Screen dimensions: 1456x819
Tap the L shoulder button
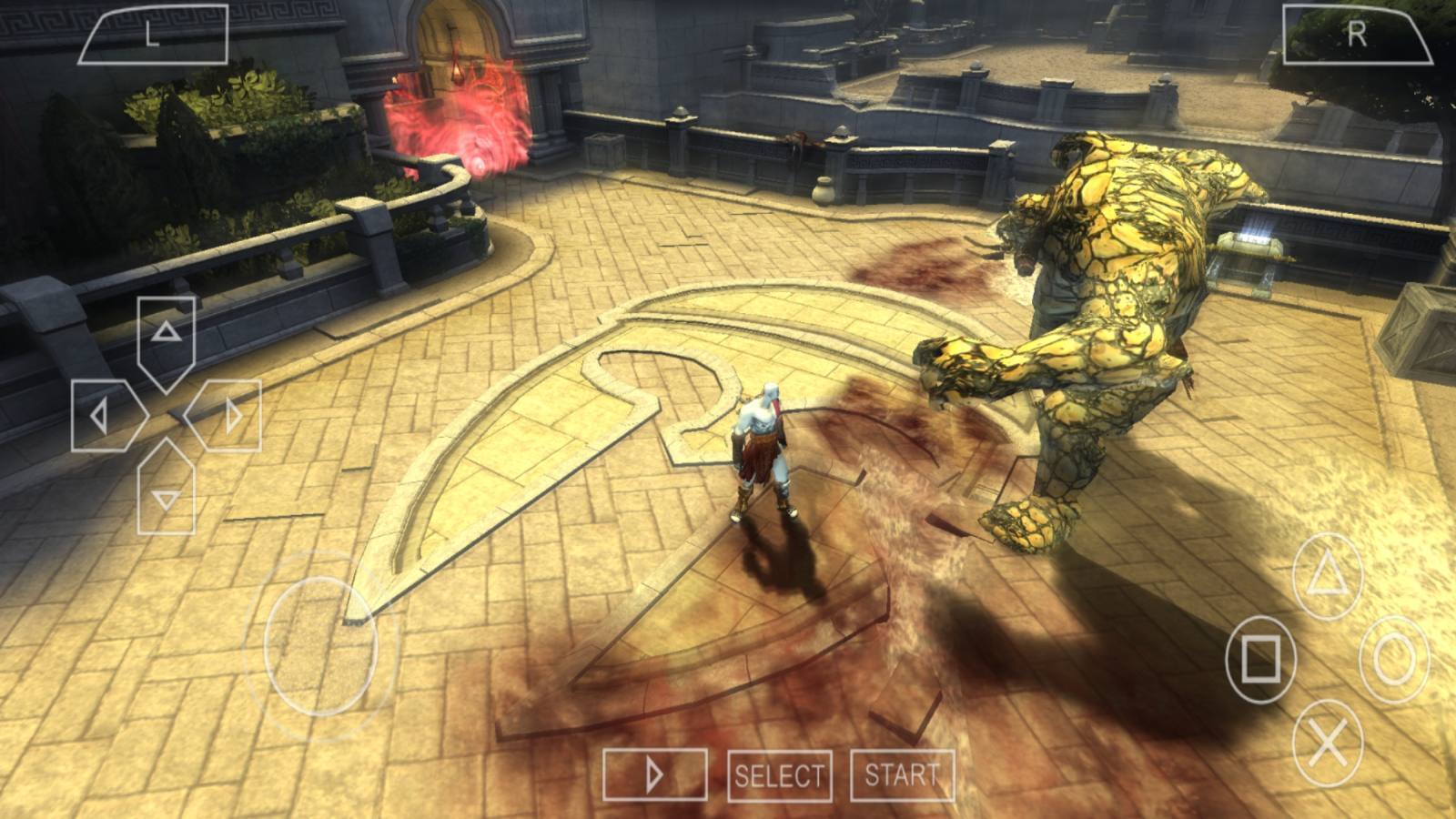coord(153,35)
